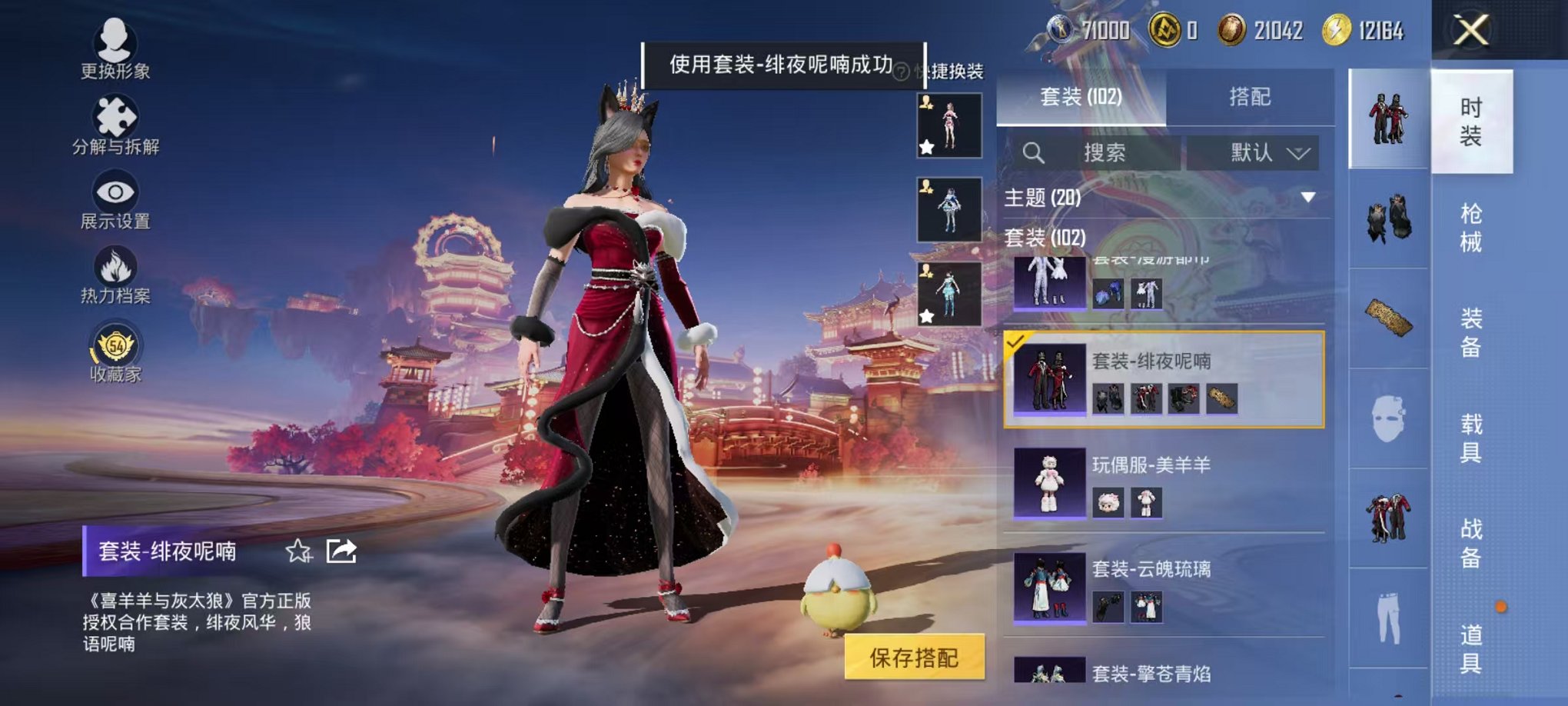Image resolution: width=1568 pixels, height=706 pixels.
Task: Open 展示设置 display settings
Action: coord(114,192)
